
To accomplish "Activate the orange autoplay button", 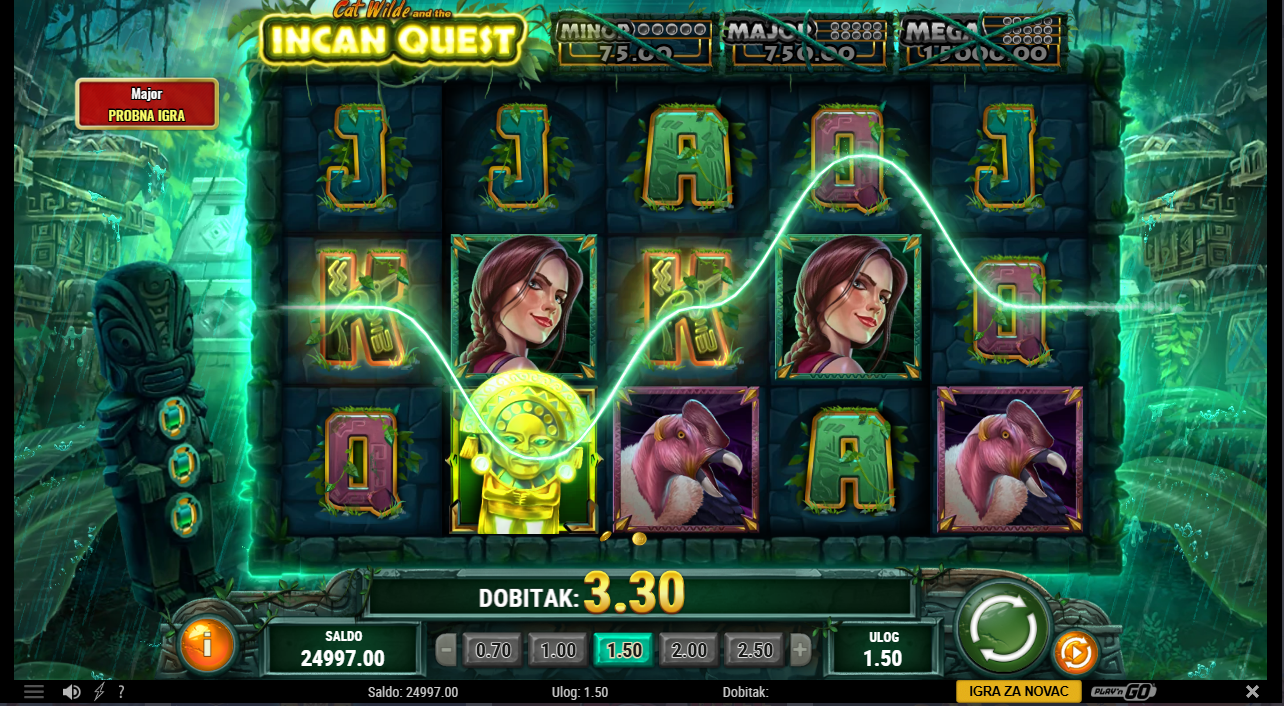I will [x=1076, y=653].
